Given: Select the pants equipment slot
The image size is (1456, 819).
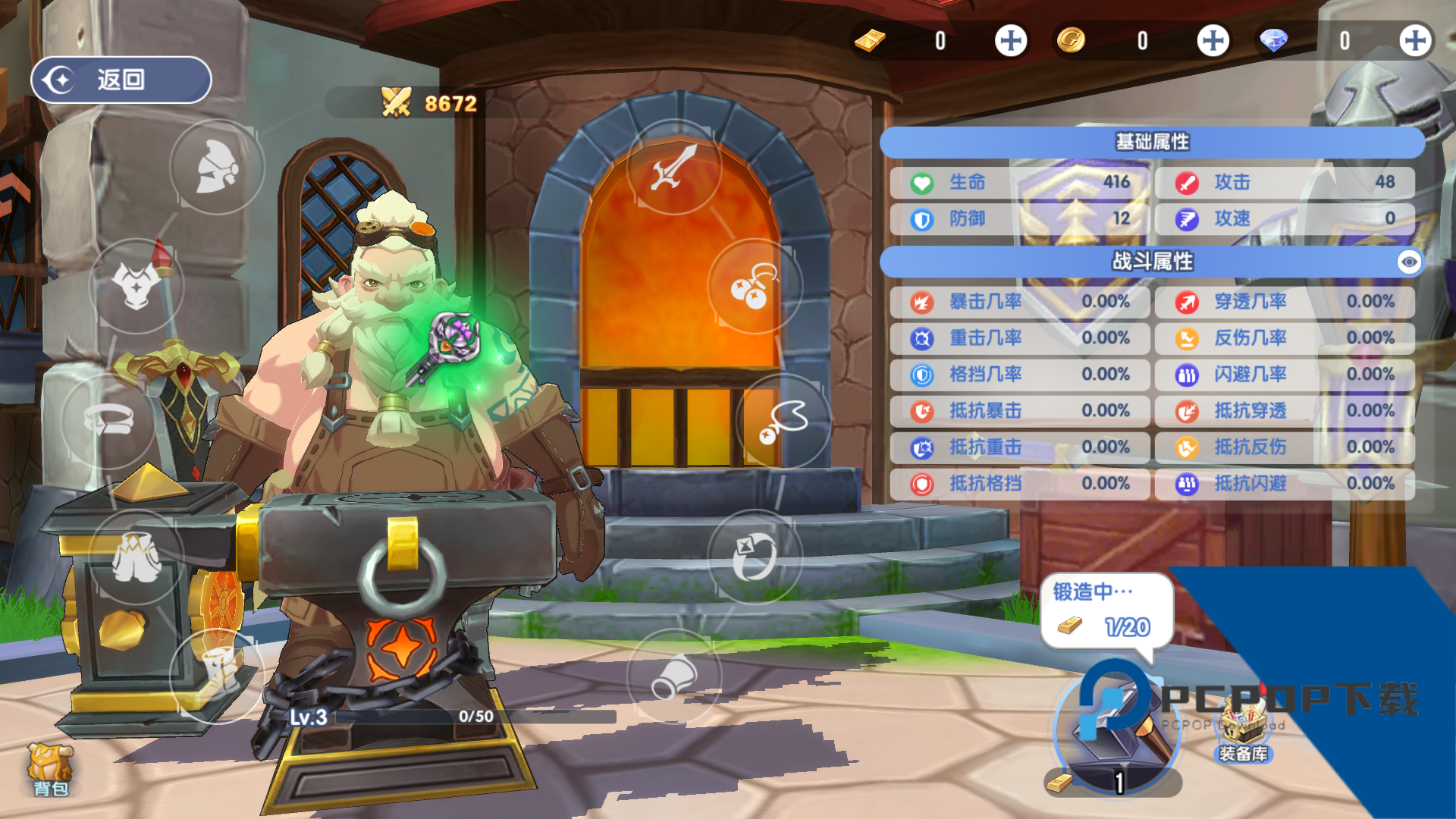Looking at the screenshot, I should pos(136,557).
